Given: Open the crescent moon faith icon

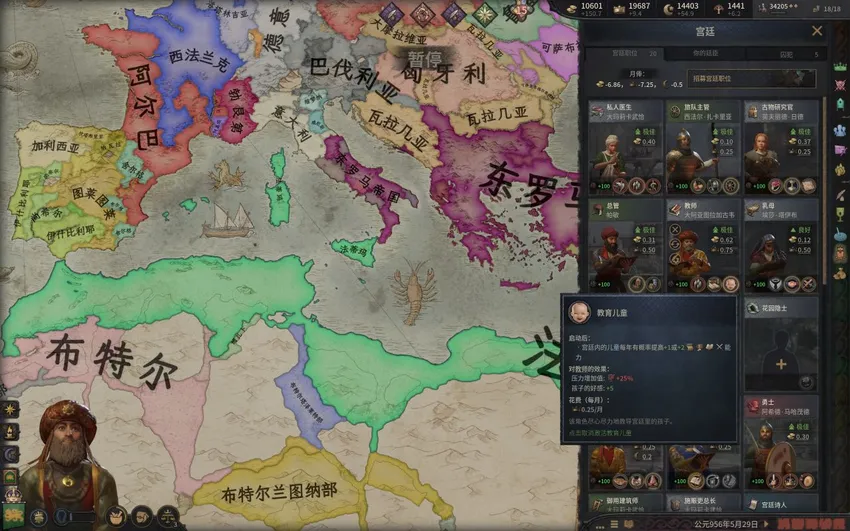Looking at the screenshot, I should coord(12,451).
